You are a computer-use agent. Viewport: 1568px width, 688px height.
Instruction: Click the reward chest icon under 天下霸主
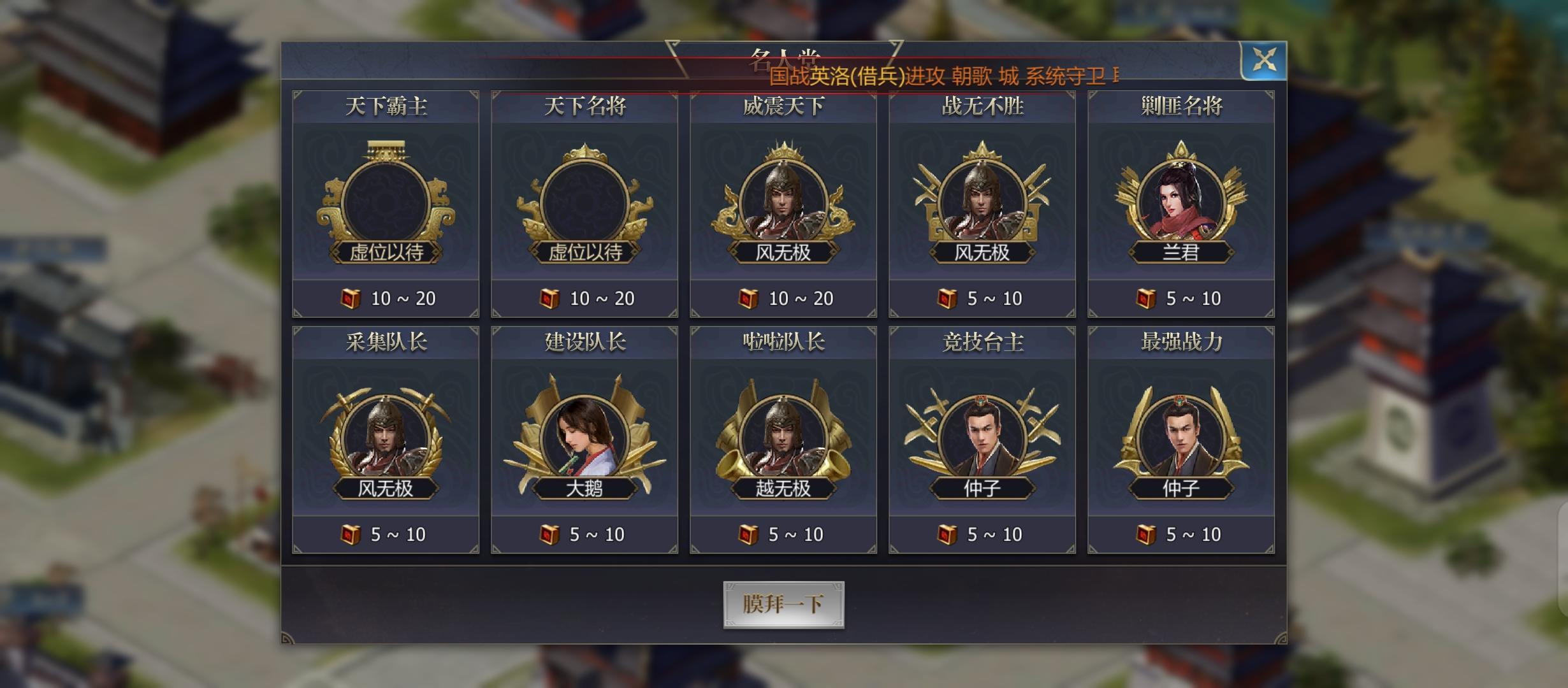351,298
